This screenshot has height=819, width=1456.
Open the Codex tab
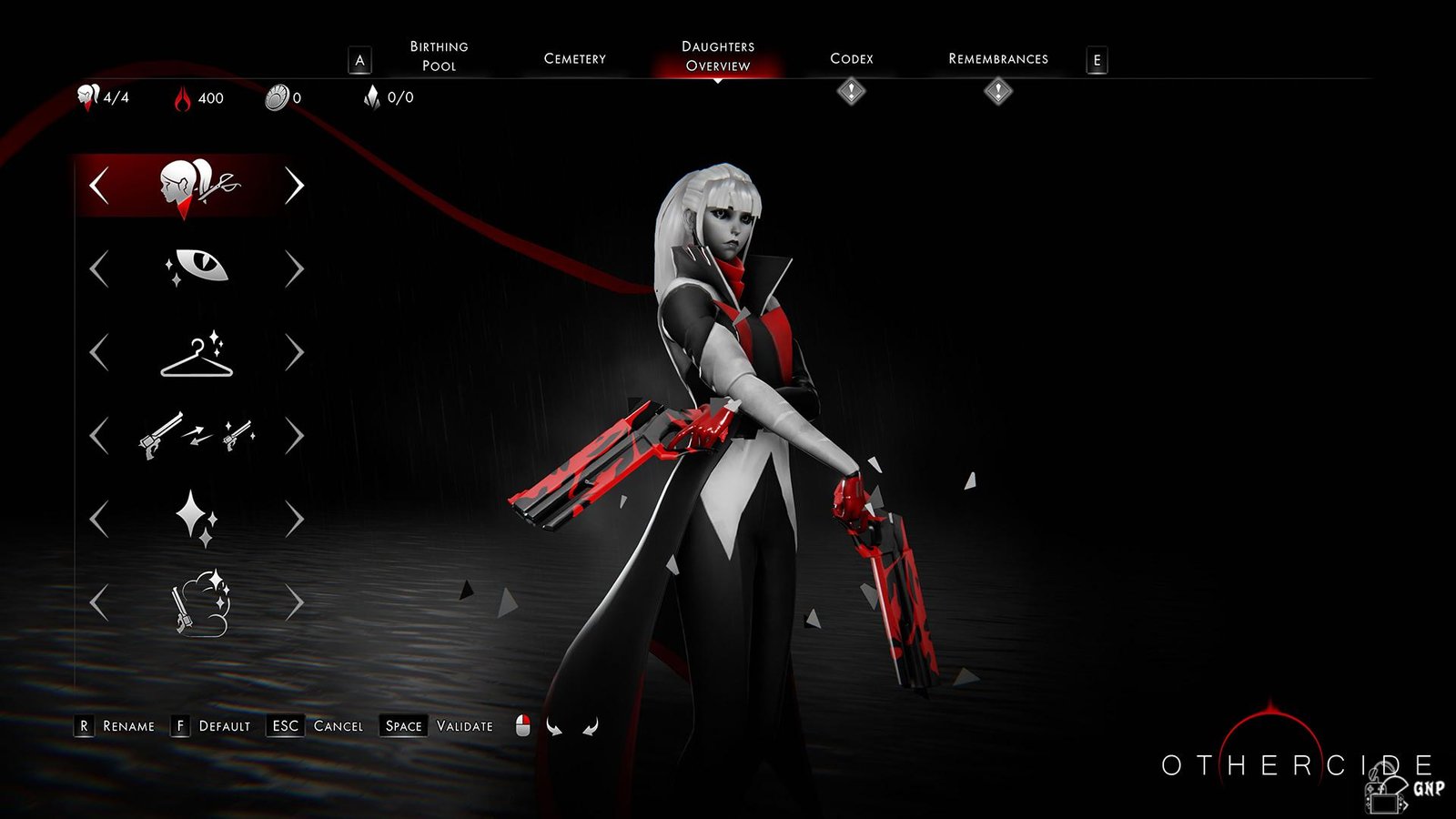(851, 59)
